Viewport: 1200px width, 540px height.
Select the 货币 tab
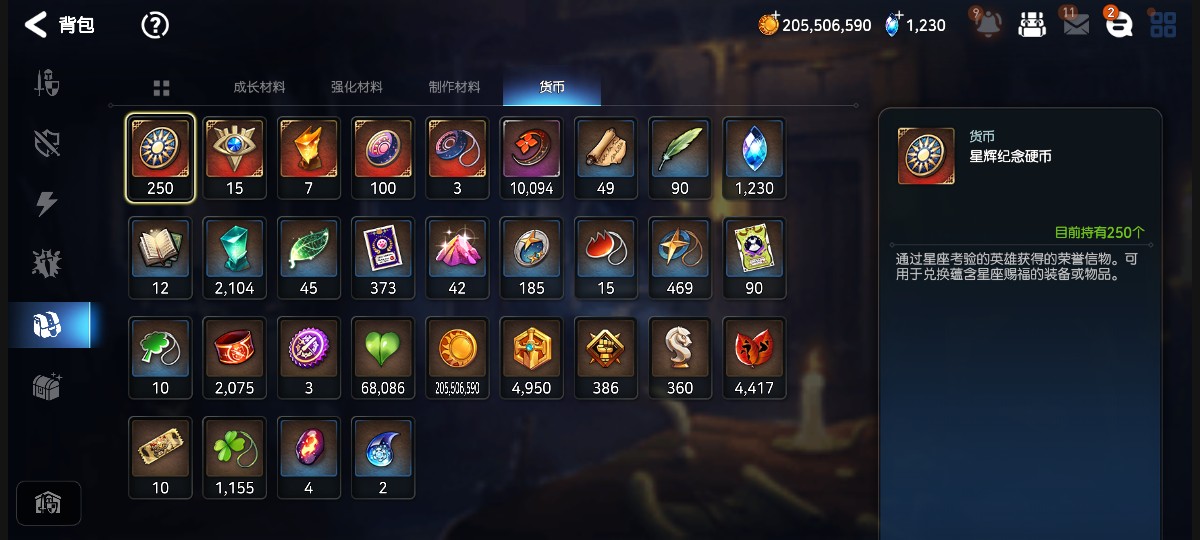click(x=552, y=88)
